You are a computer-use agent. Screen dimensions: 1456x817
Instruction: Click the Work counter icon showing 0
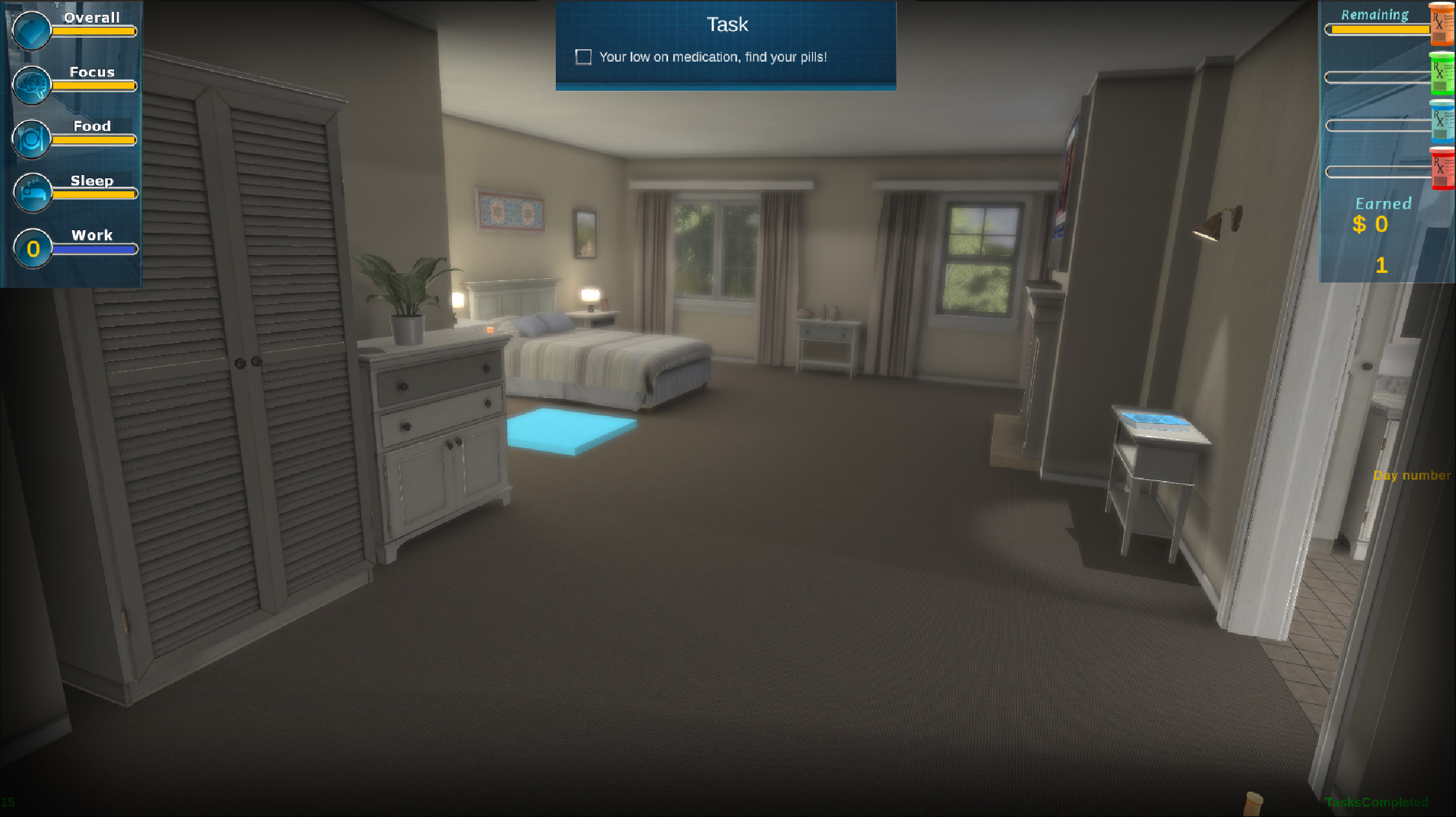pos(32,248)
